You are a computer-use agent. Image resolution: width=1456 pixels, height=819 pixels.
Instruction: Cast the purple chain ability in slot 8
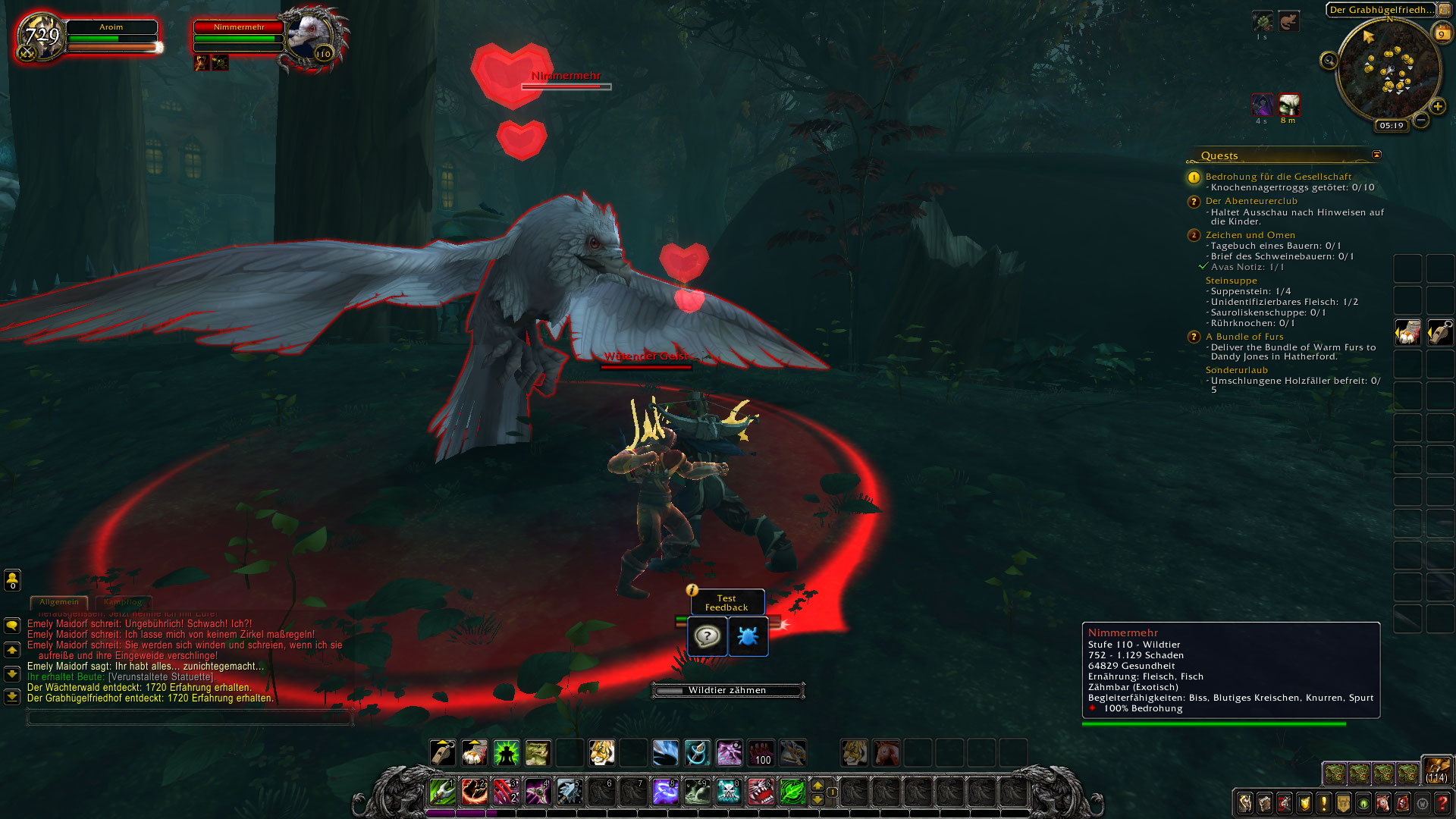[x=665, y=792]
